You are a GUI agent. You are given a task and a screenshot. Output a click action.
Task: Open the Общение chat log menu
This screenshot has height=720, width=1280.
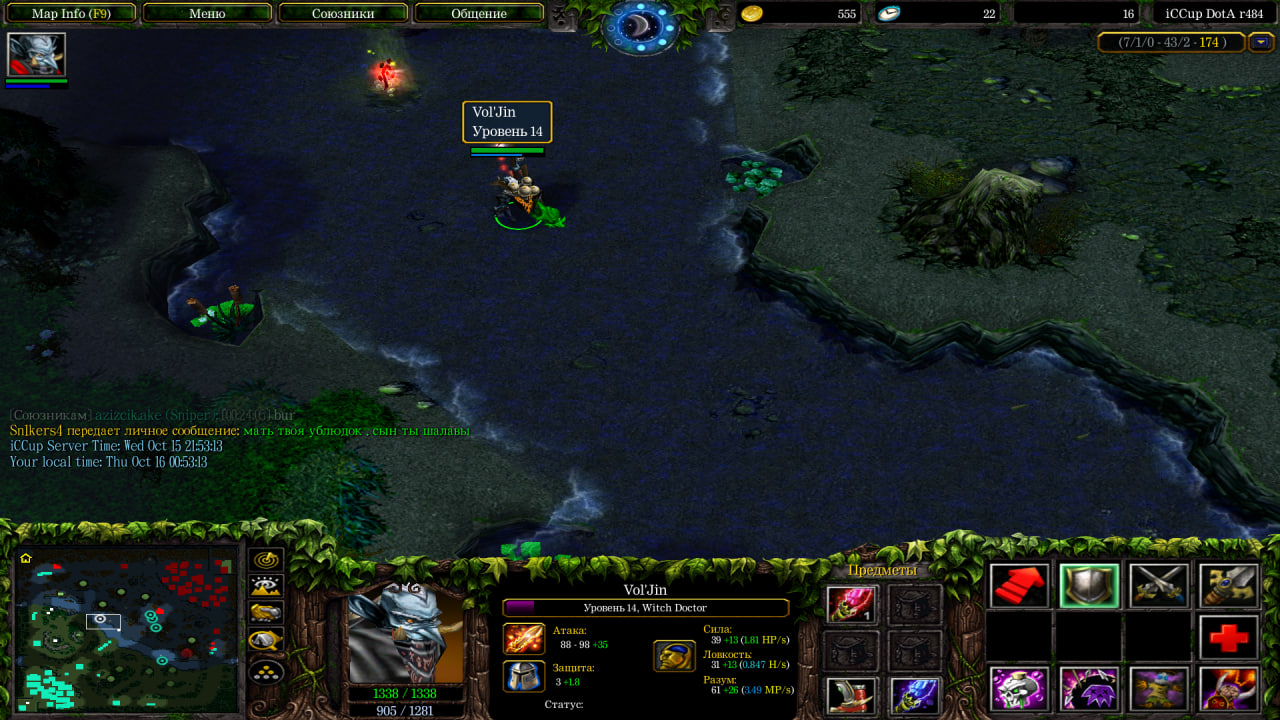coord(479,14)
